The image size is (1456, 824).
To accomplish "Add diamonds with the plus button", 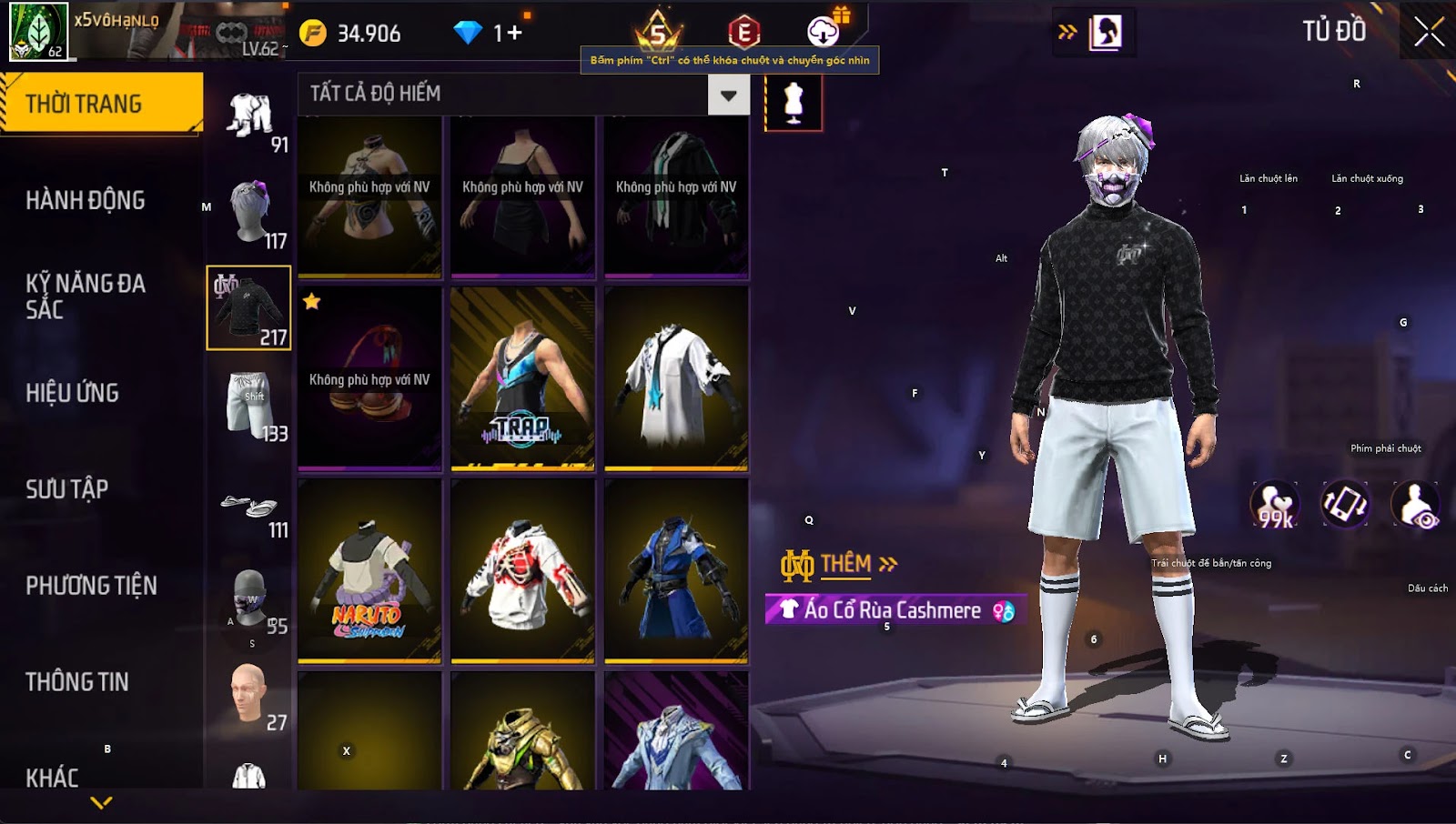I will pyautogui.click(x=515, y=34).
